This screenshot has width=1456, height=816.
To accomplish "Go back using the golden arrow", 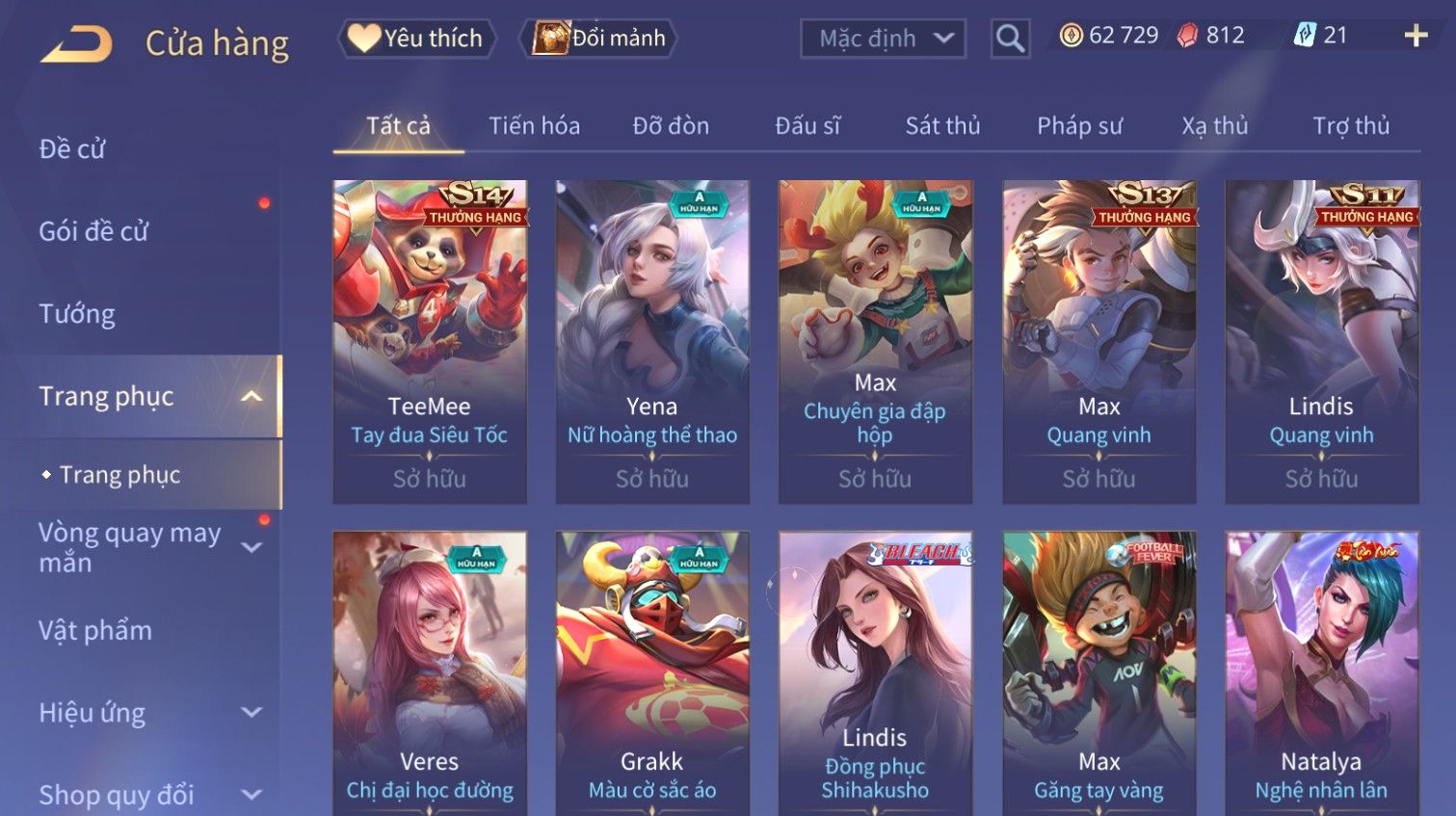I will tap(76, 43).
